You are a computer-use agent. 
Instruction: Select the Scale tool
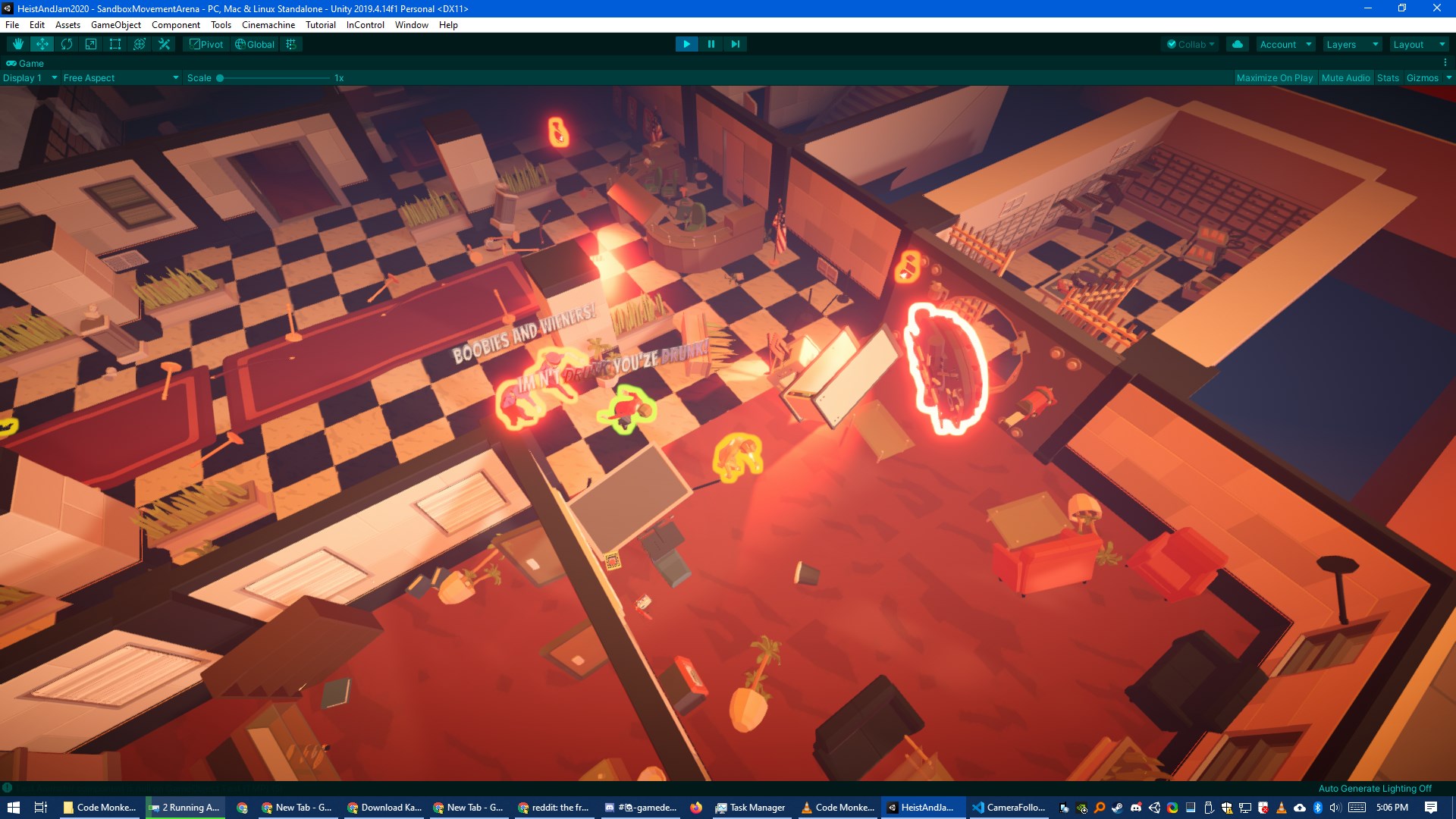pyautogui.click(x=90, y=44)
